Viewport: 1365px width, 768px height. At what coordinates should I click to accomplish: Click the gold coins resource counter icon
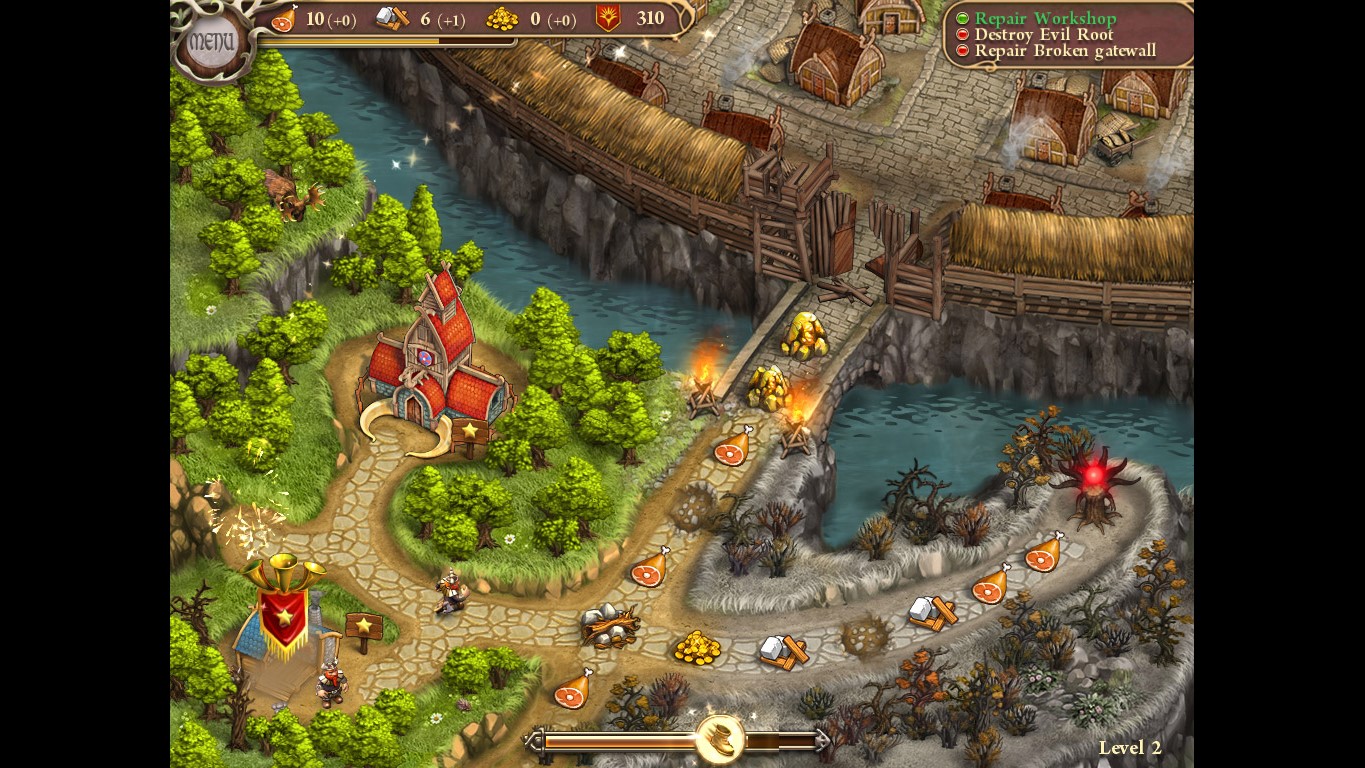coord(504,18)
